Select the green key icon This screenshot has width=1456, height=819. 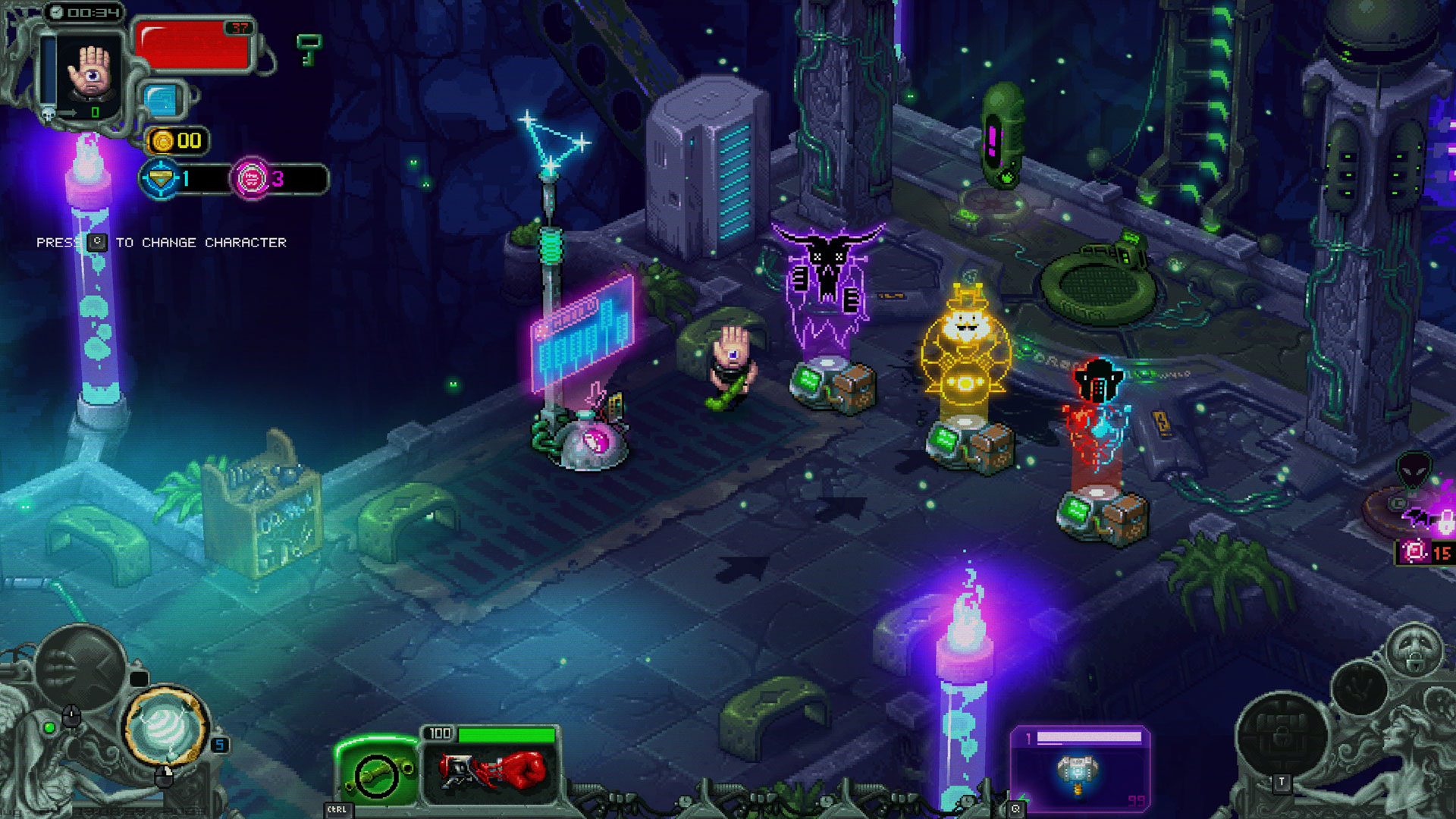(x=309, y=48)
